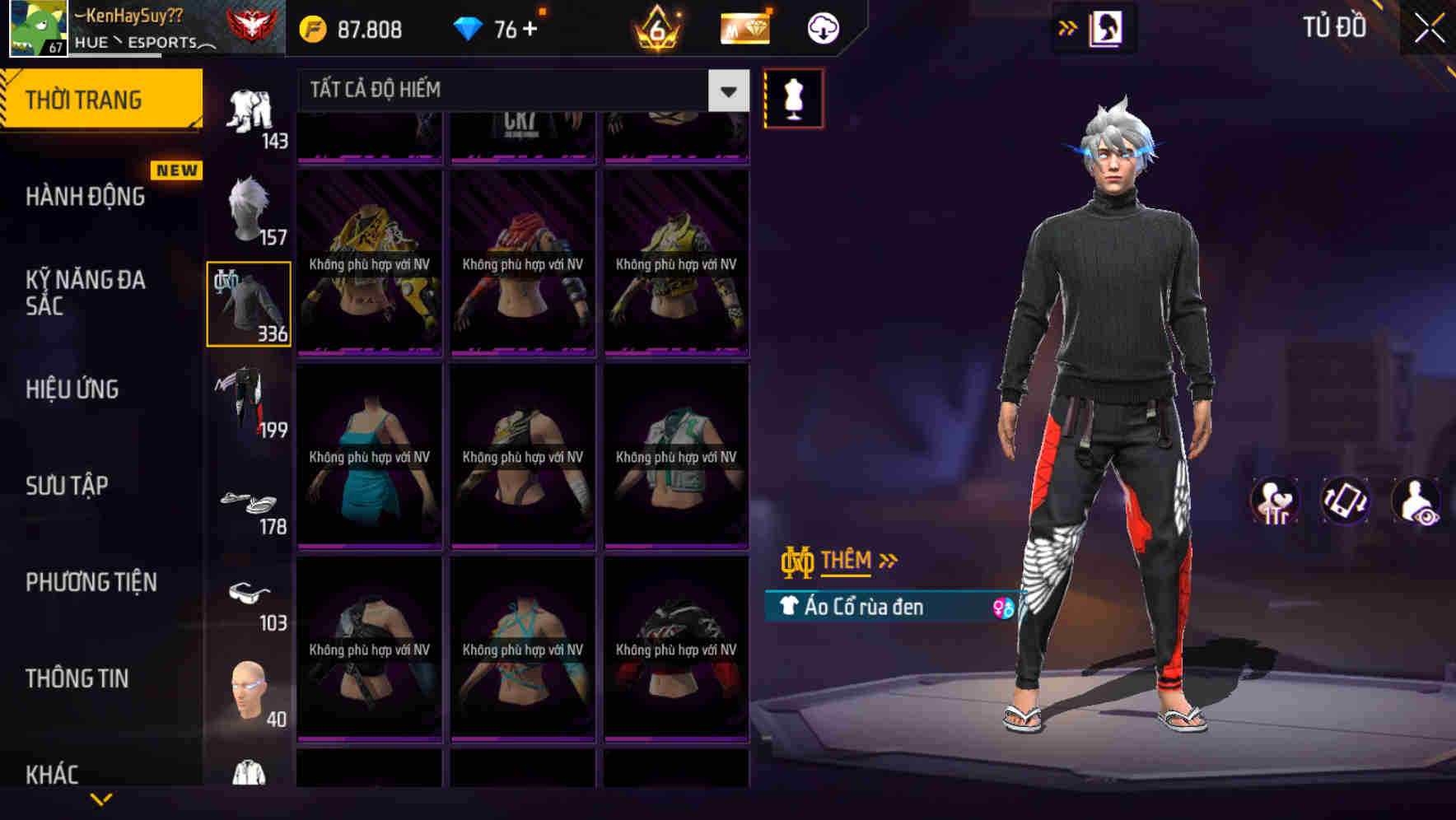Select the selected shirt category icon (336)
The image size is (1456, 820).
(x=247, y=305)
